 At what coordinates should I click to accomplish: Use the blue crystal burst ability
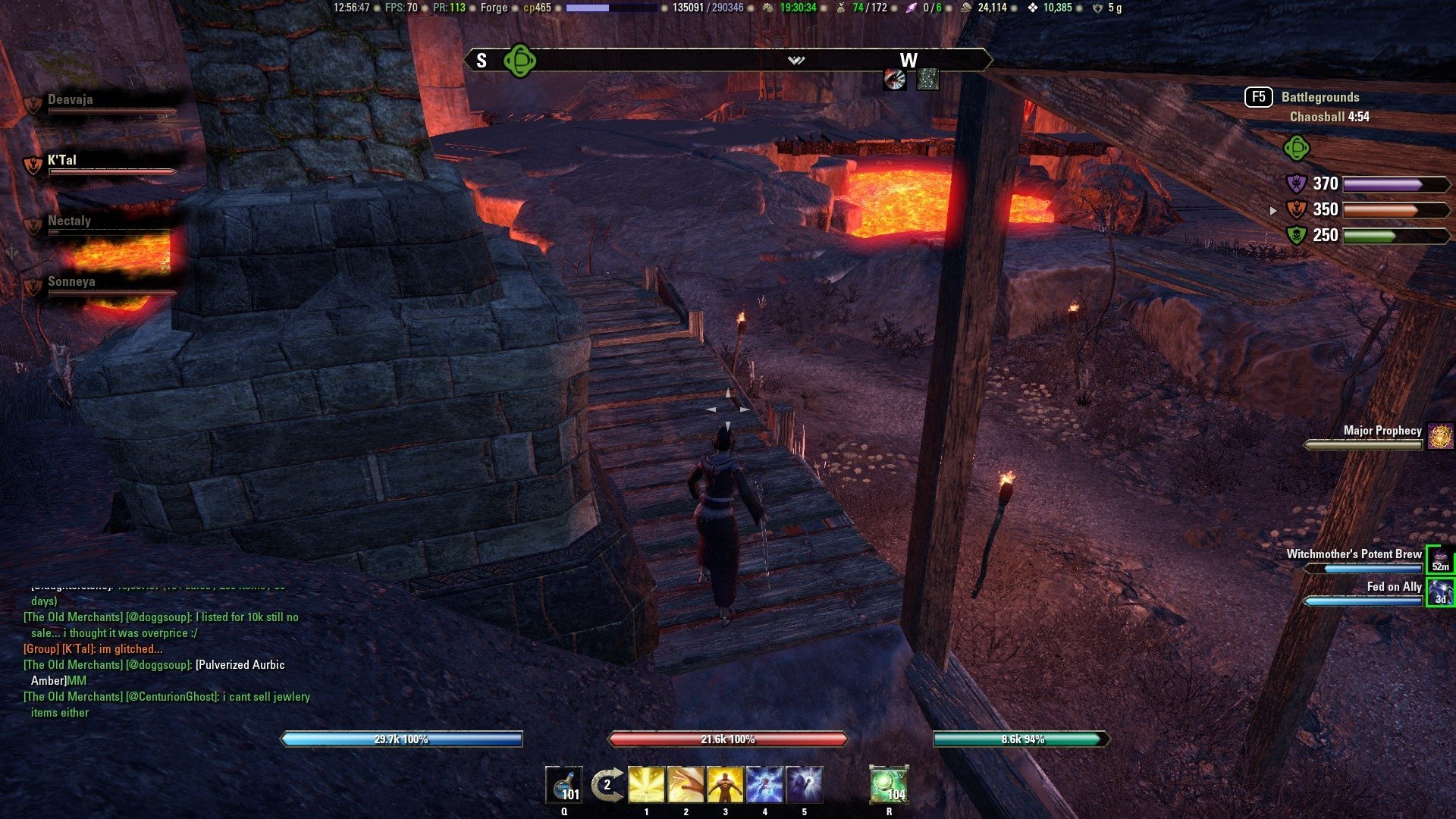click(x=764, y=785)
